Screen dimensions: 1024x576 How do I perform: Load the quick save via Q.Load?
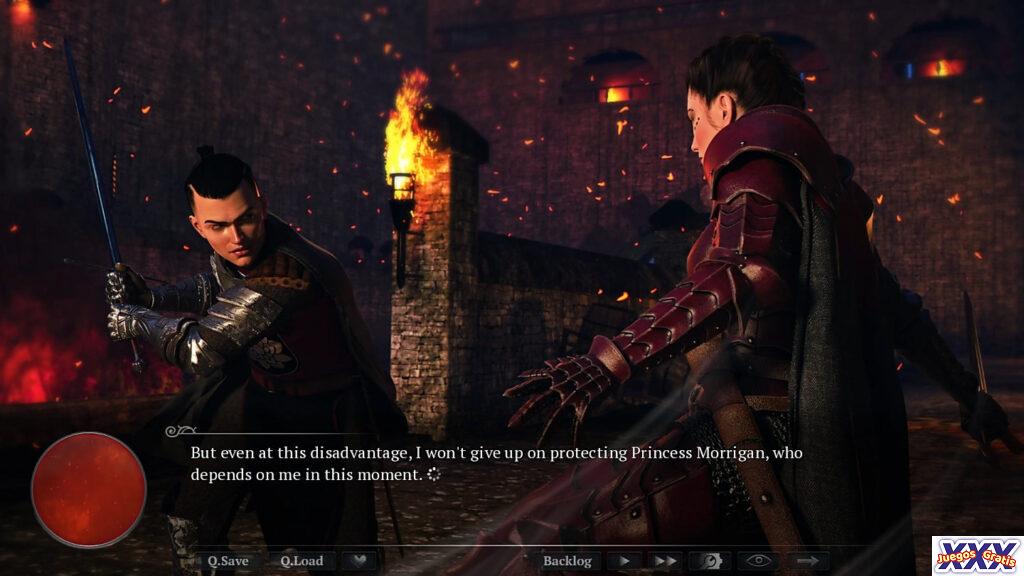coord(301,561)
